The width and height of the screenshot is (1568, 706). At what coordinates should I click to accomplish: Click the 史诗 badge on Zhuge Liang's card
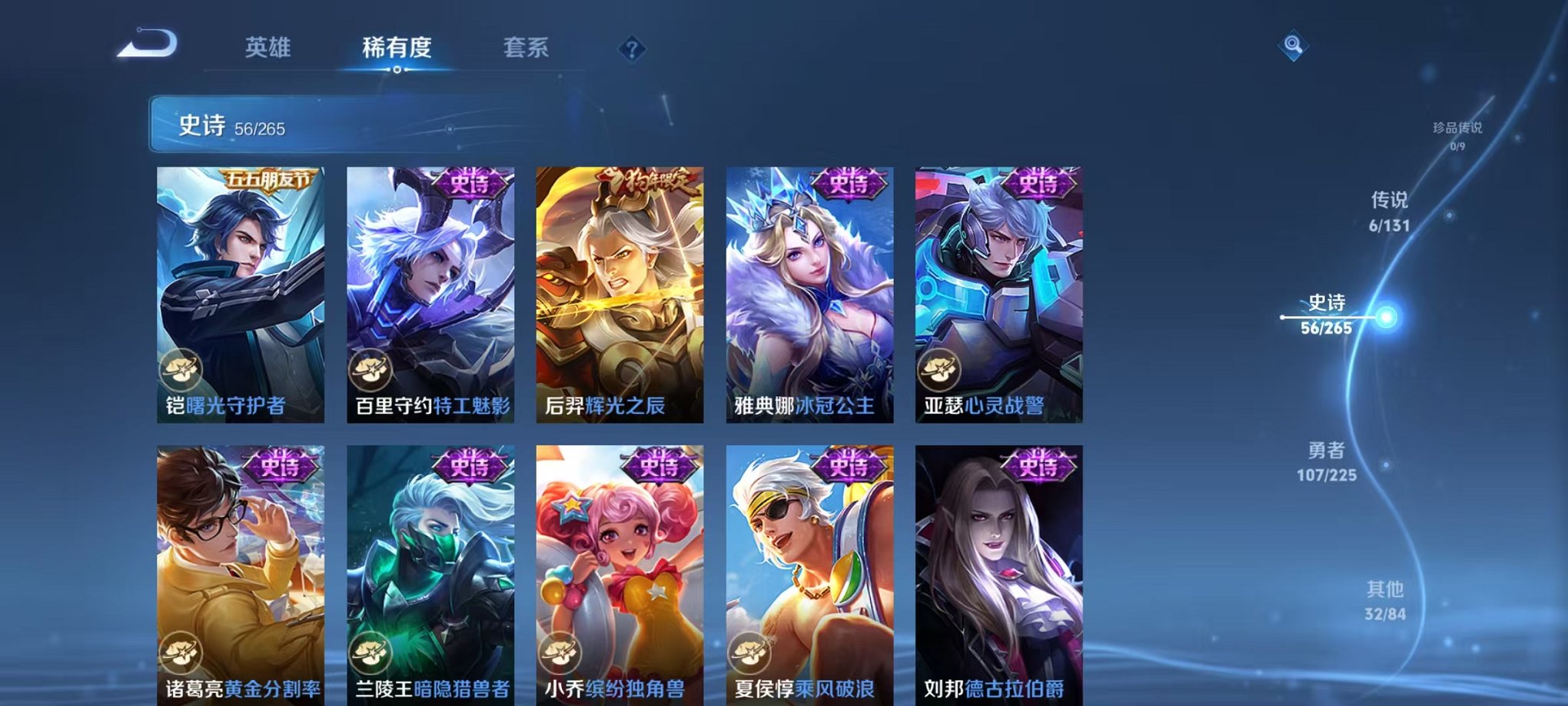282,467
